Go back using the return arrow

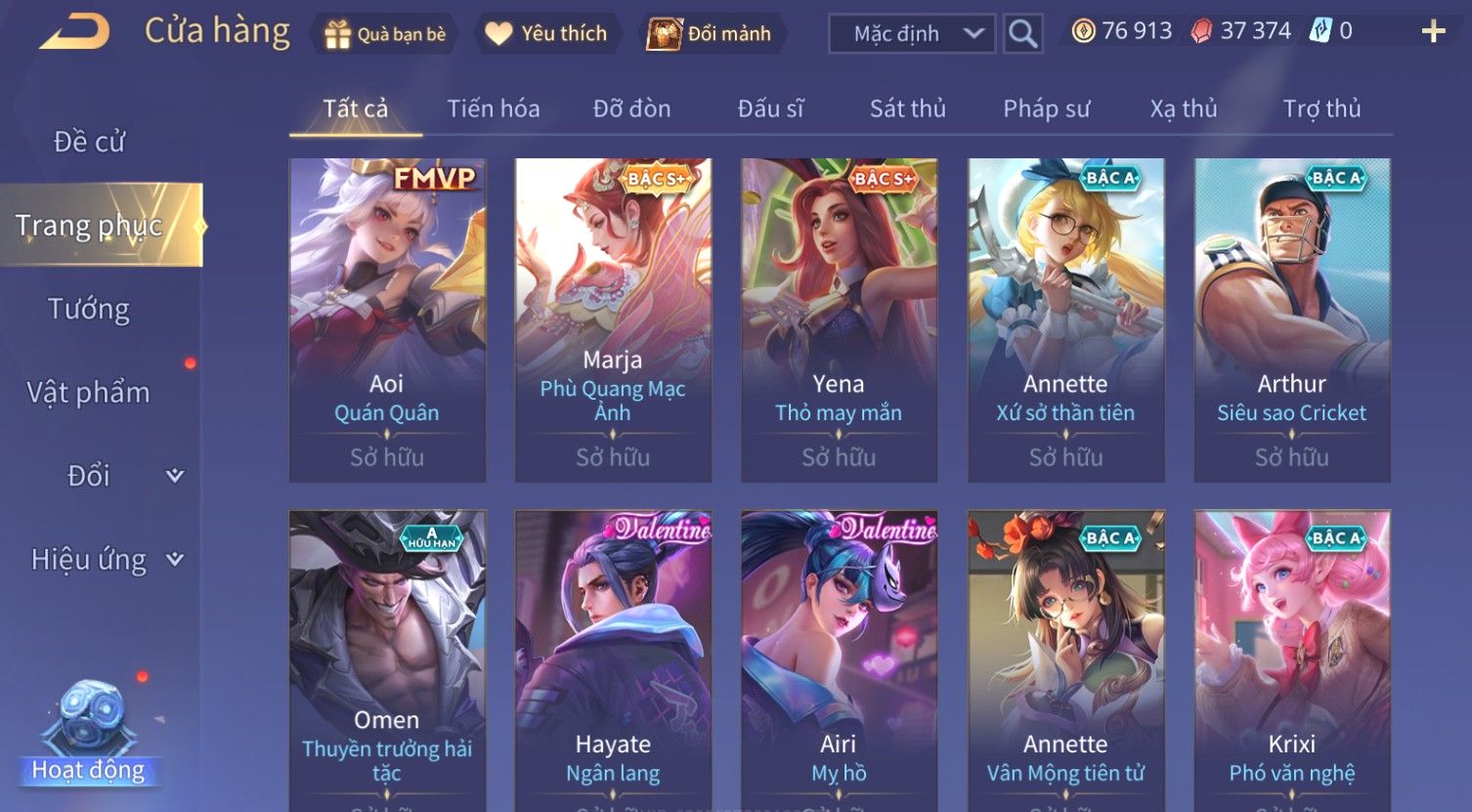pyautogui.click(x=74, y=32)
